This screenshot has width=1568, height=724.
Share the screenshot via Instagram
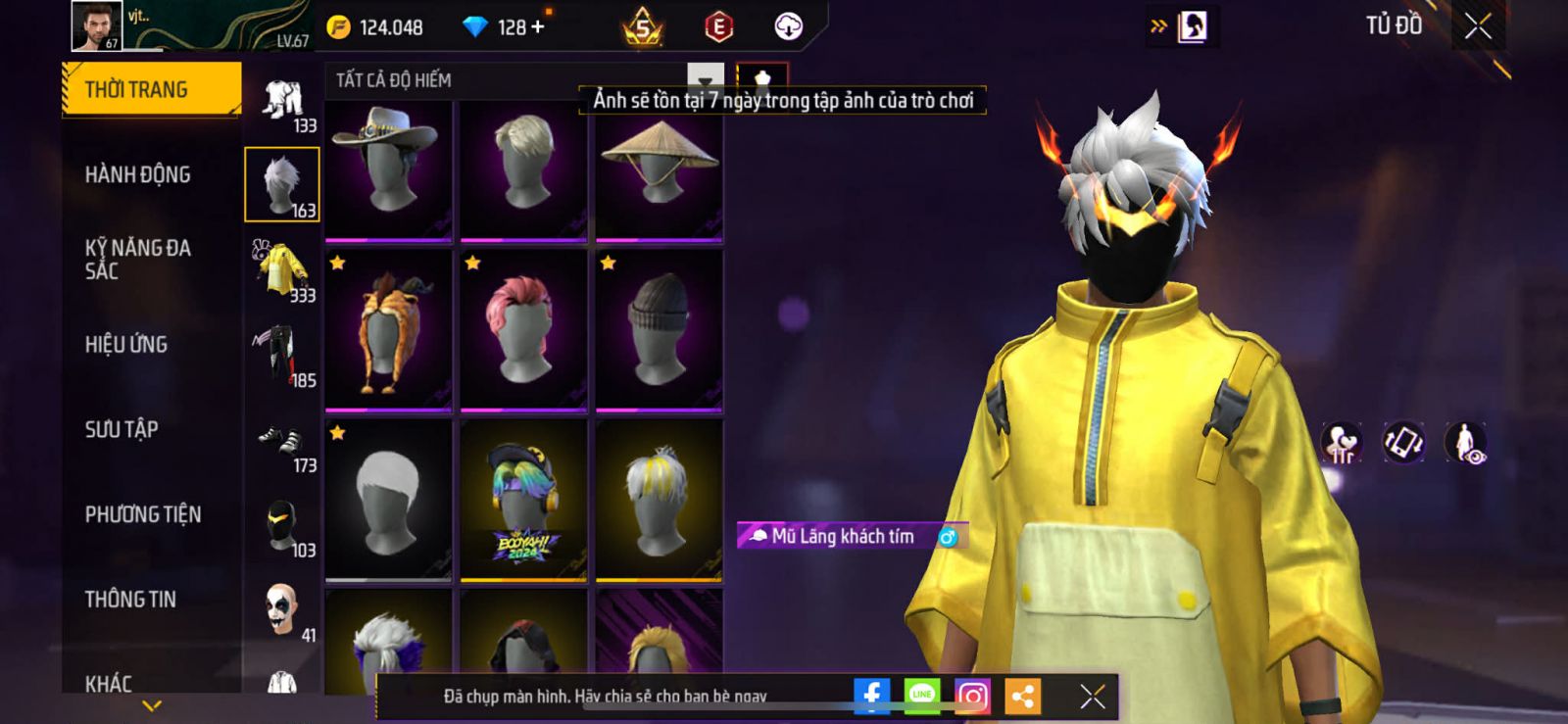[971, 696]
